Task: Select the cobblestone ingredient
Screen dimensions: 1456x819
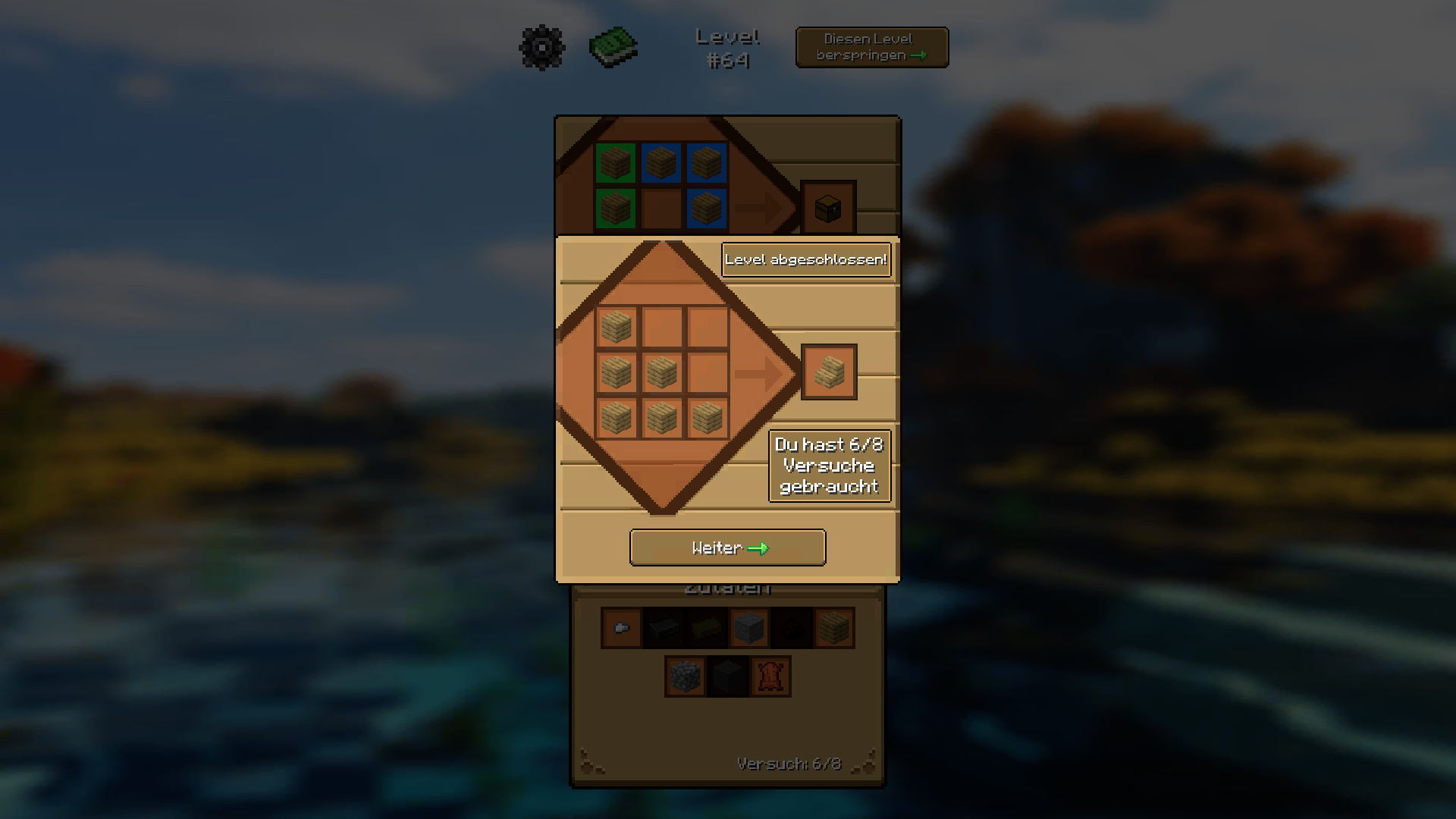Action: [x=686, y=676]
